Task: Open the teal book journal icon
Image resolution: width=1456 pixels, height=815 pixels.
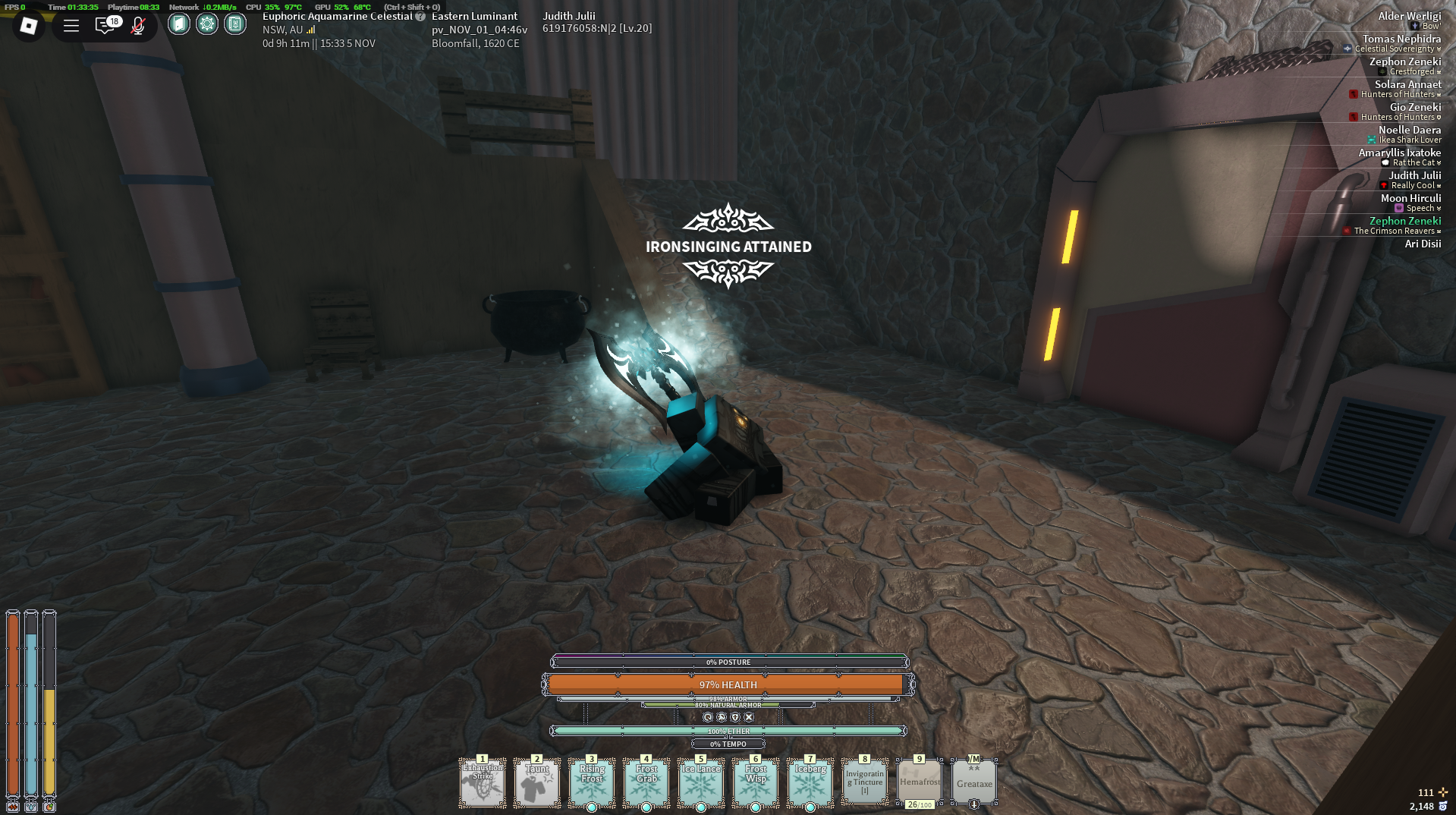Action: 235,24
